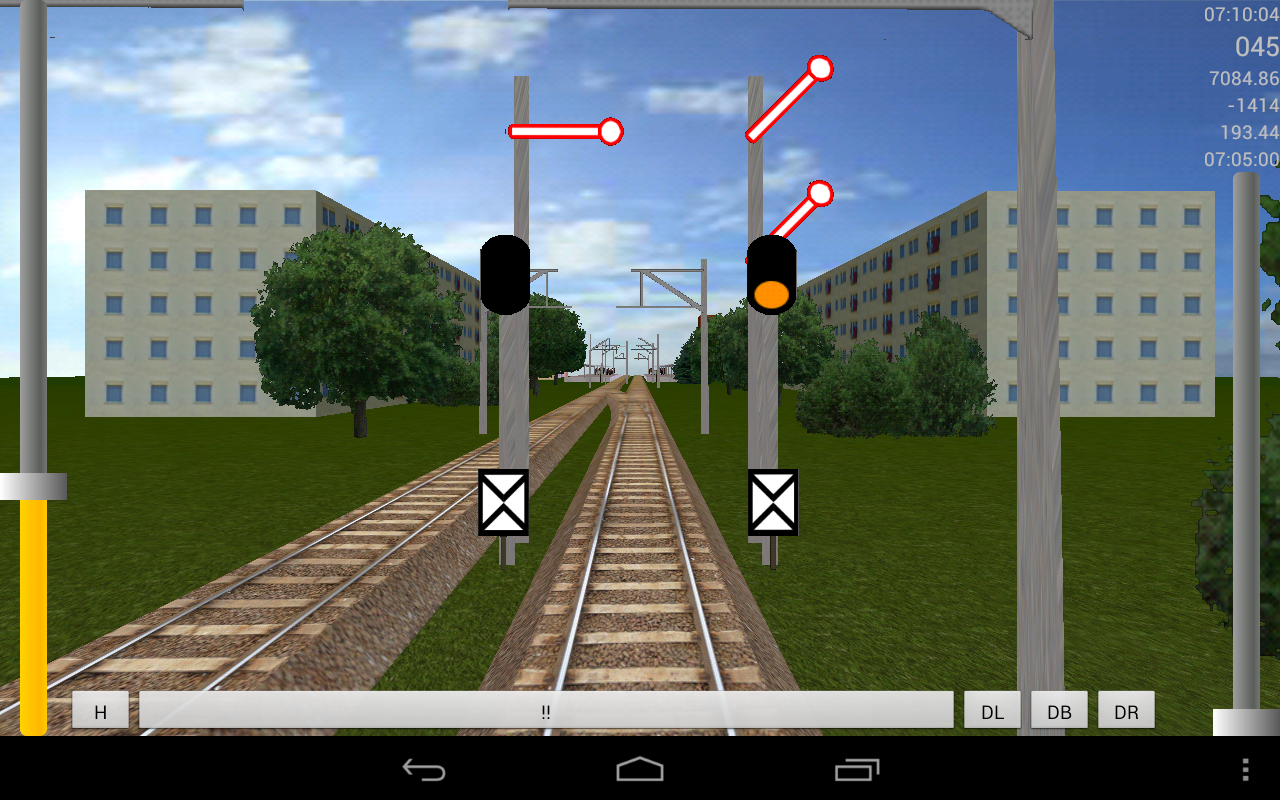Tap the dark unlit signal head on left

click(x=506, y=275)
